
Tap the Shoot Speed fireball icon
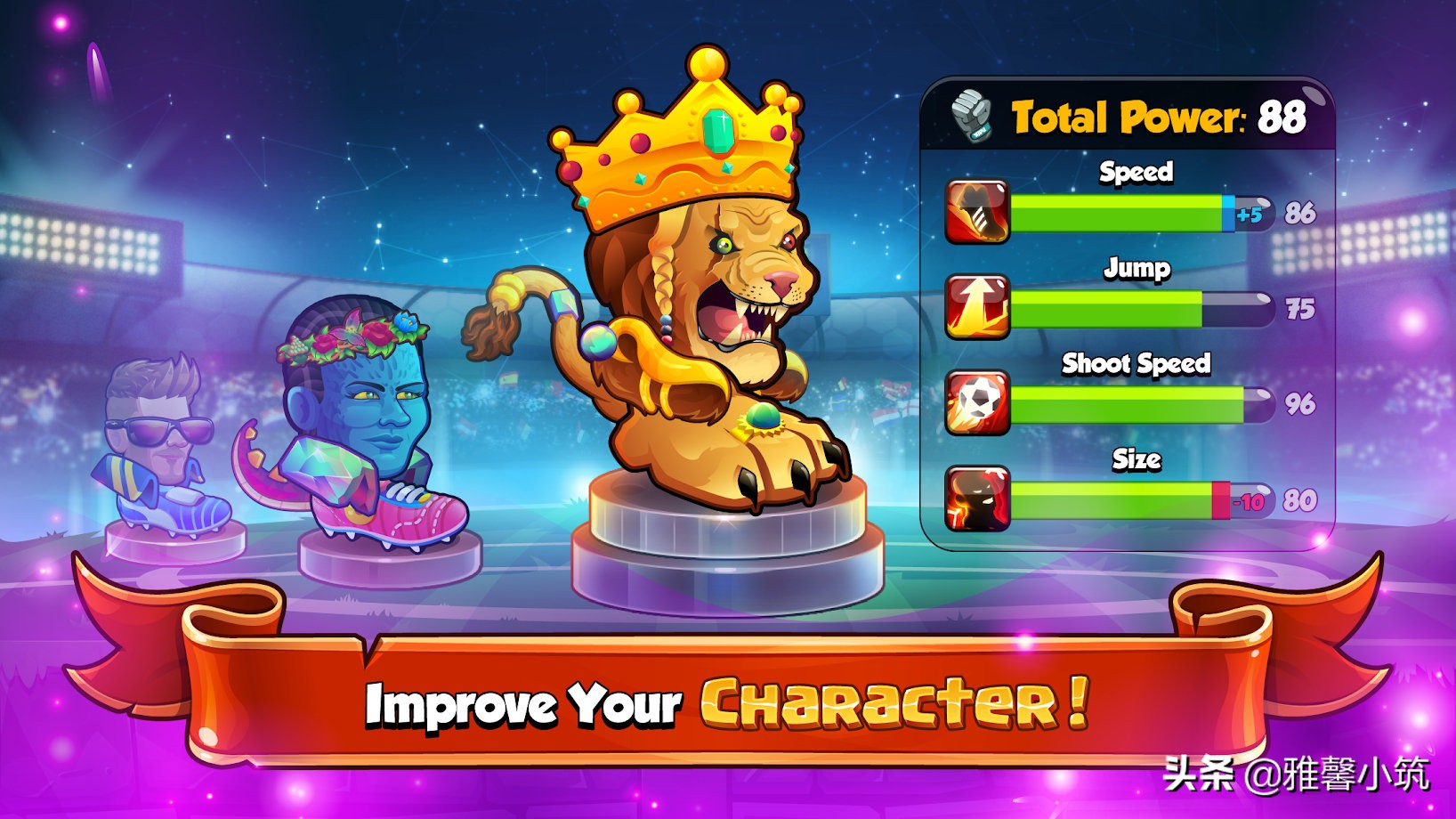(x=978, y=405)
